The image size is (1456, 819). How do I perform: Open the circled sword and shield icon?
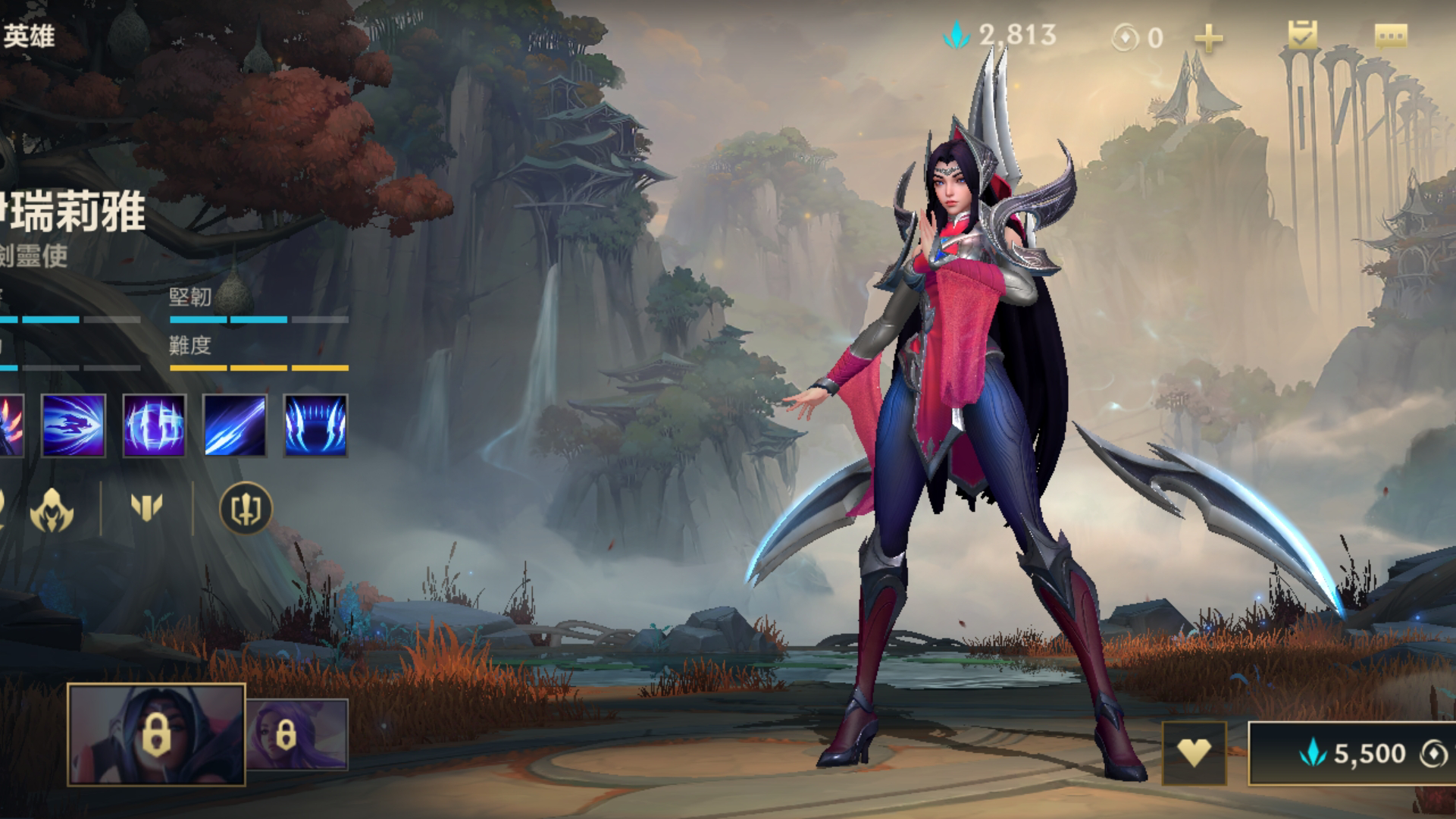click(246, 508)
